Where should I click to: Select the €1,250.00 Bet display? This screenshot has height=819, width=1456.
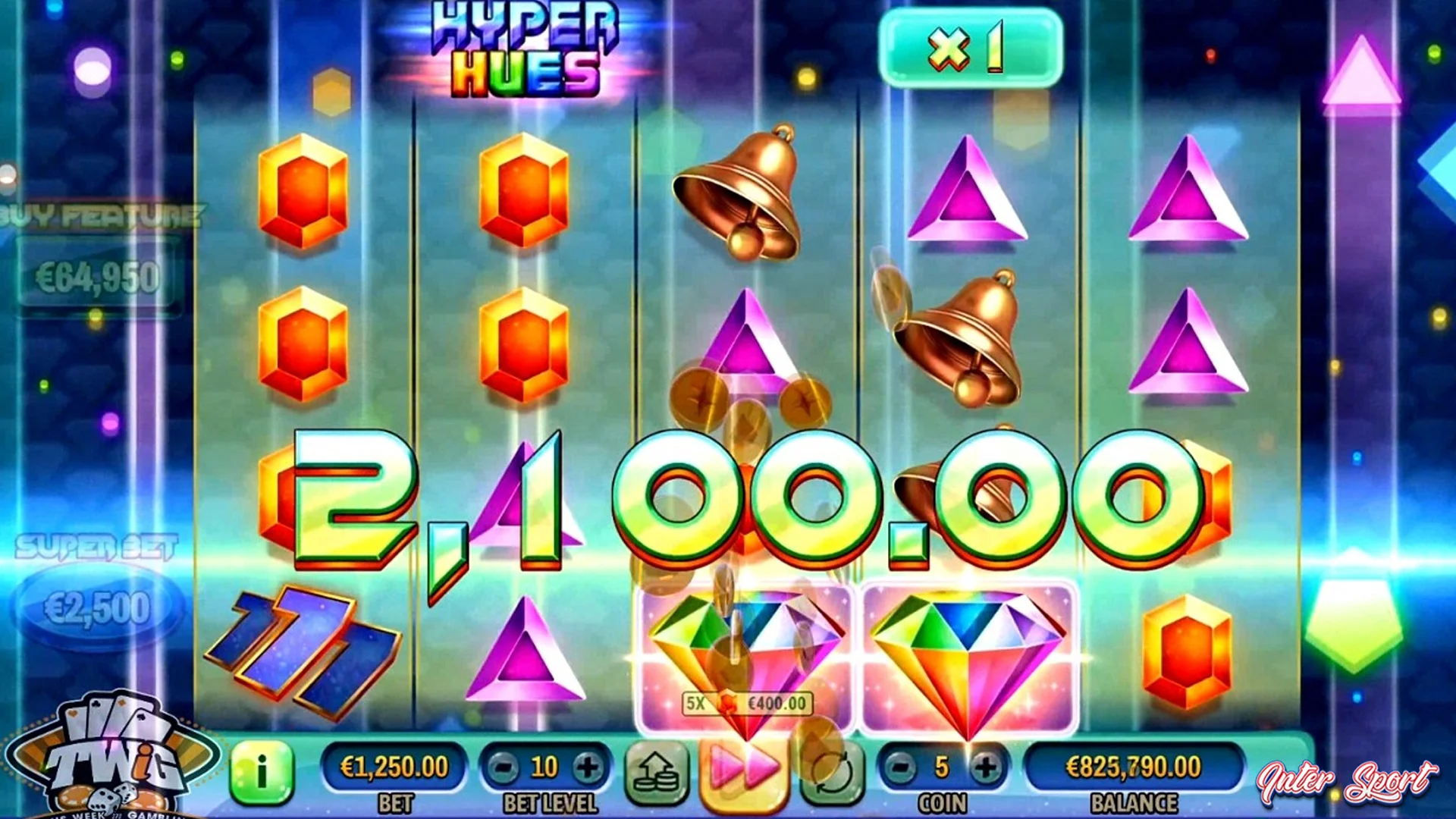[393, 766]
